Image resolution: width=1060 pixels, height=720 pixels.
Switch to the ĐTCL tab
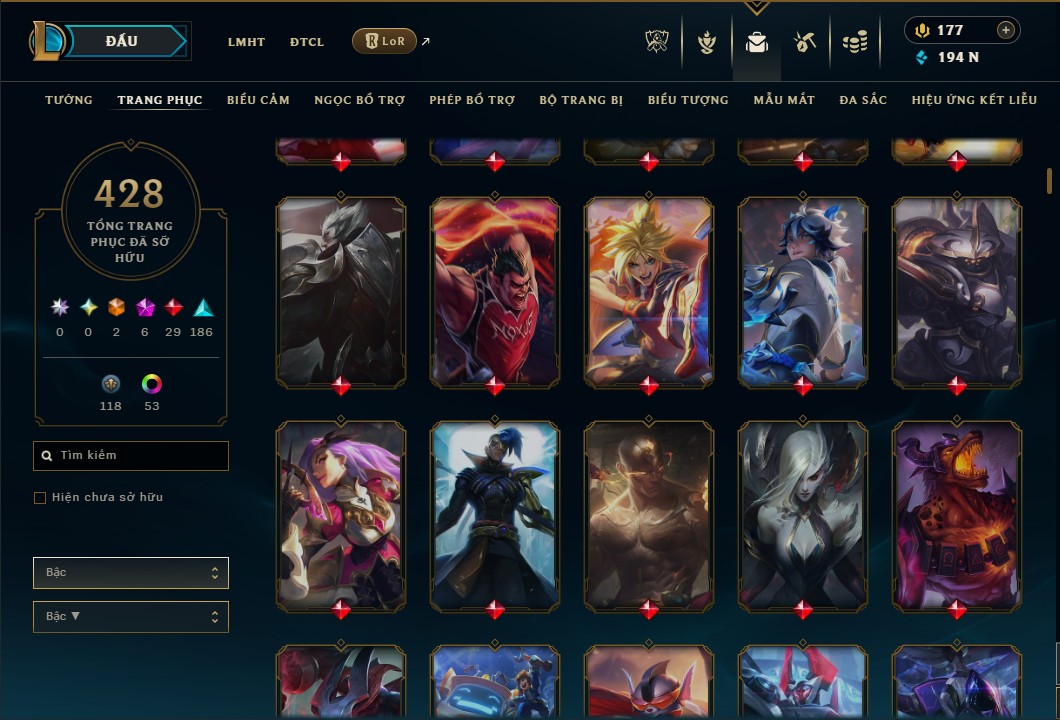(x=307, y=42)
